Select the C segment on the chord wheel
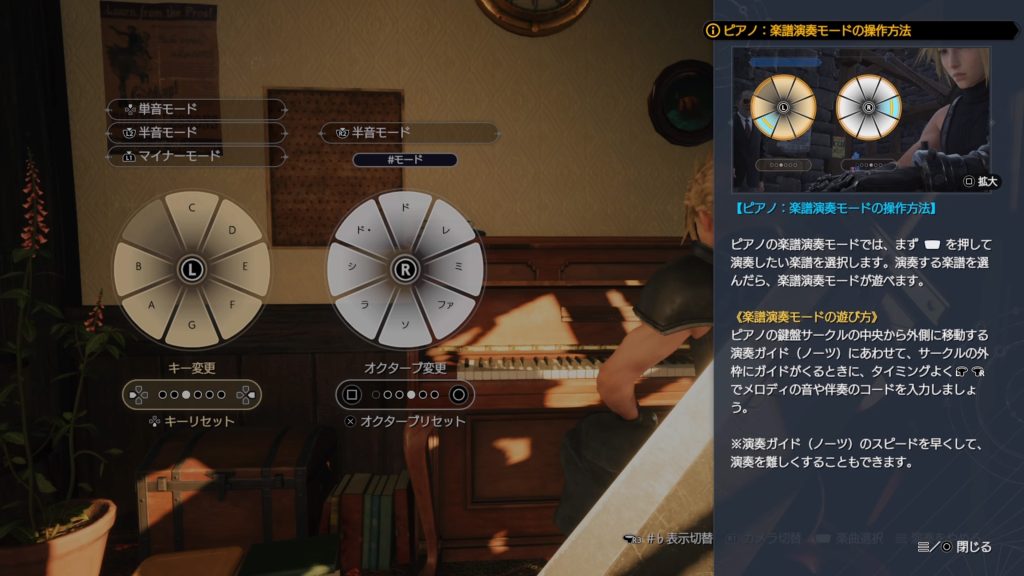Image resolution: width=1024 pixels, height=576 pixels. (191, 212)
